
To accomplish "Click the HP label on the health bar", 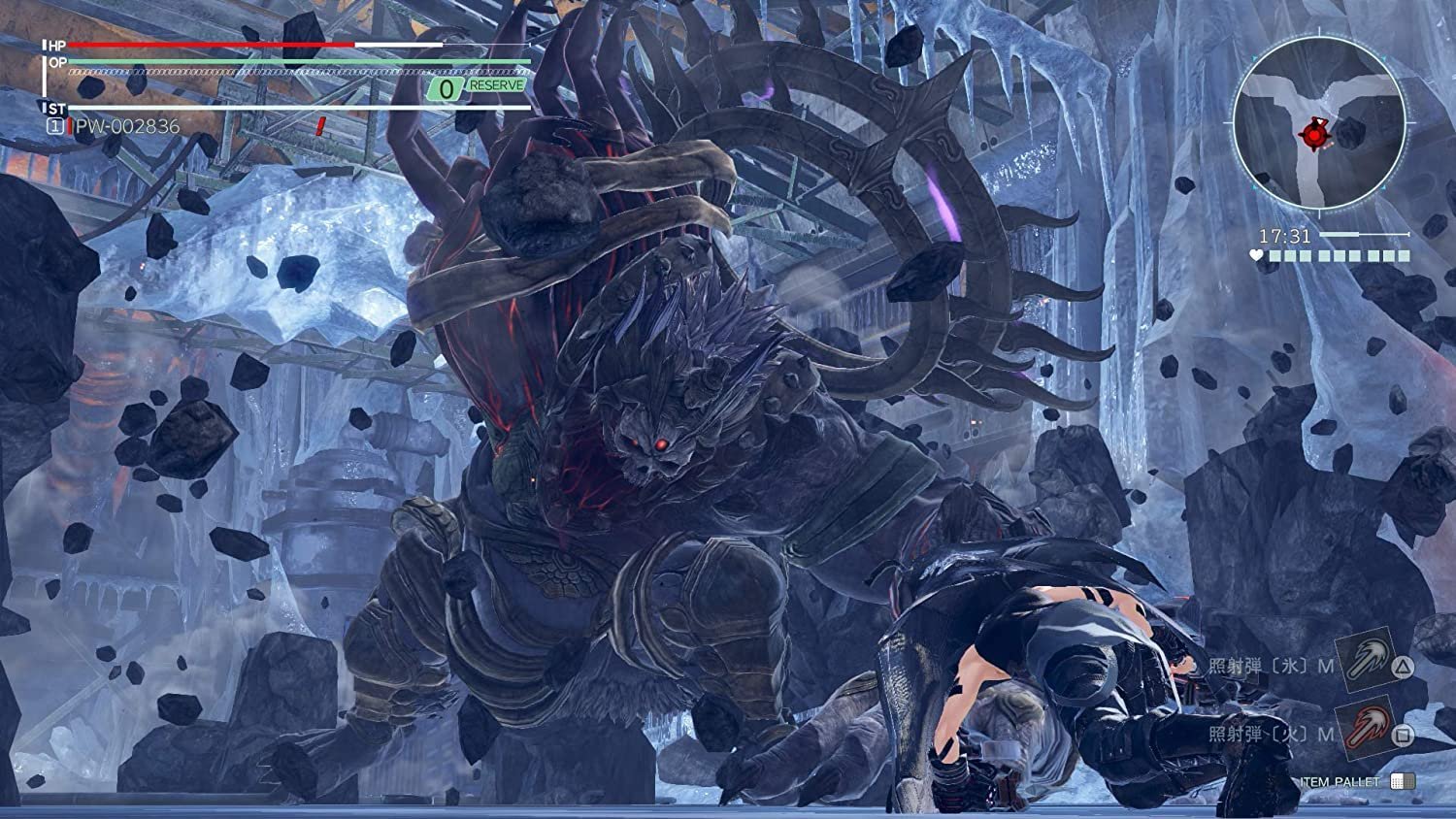I will [x=55, y=46].
